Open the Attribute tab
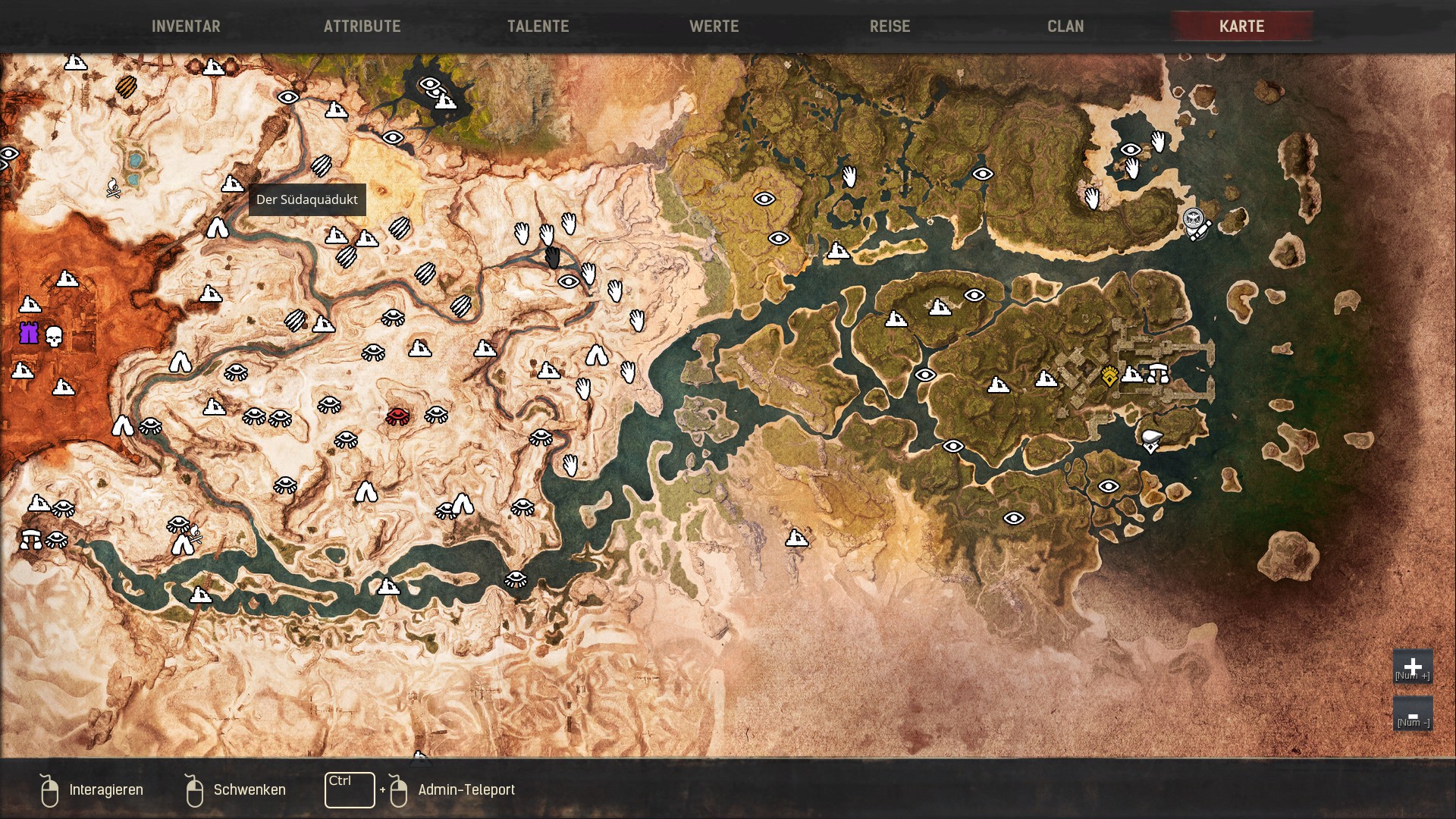The width and height of the screenshot is (1456, 819). click(362, 27)
